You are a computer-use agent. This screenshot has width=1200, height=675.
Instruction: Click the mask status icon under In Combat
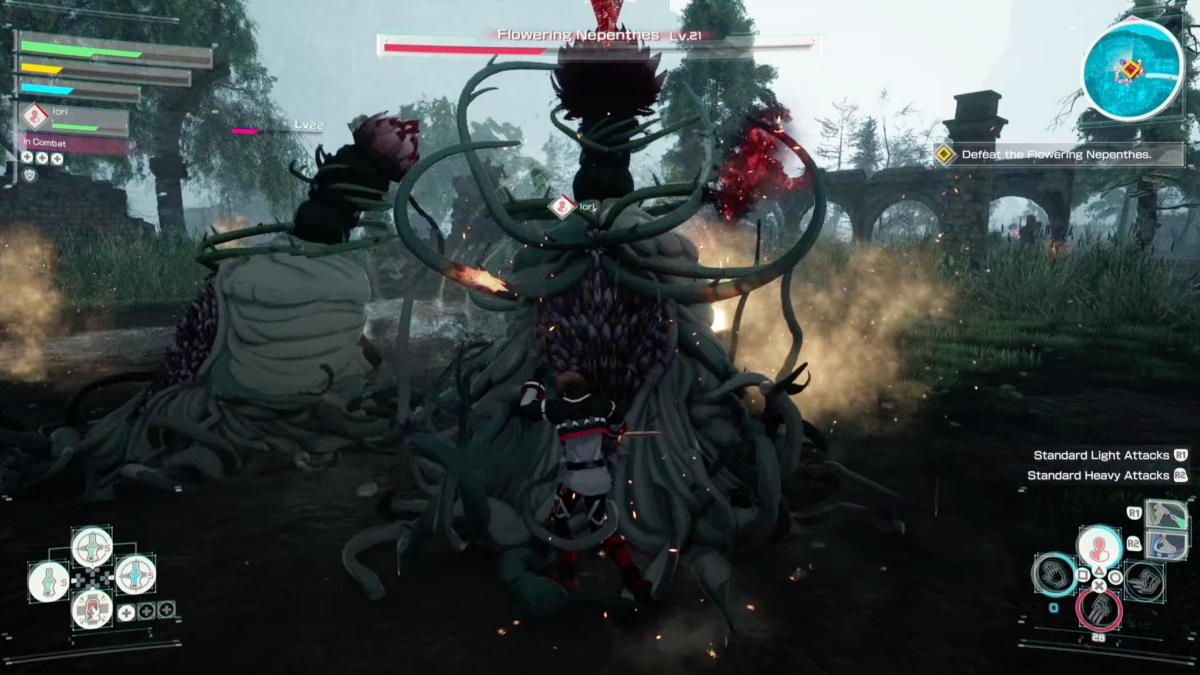(x=30, y=174)
